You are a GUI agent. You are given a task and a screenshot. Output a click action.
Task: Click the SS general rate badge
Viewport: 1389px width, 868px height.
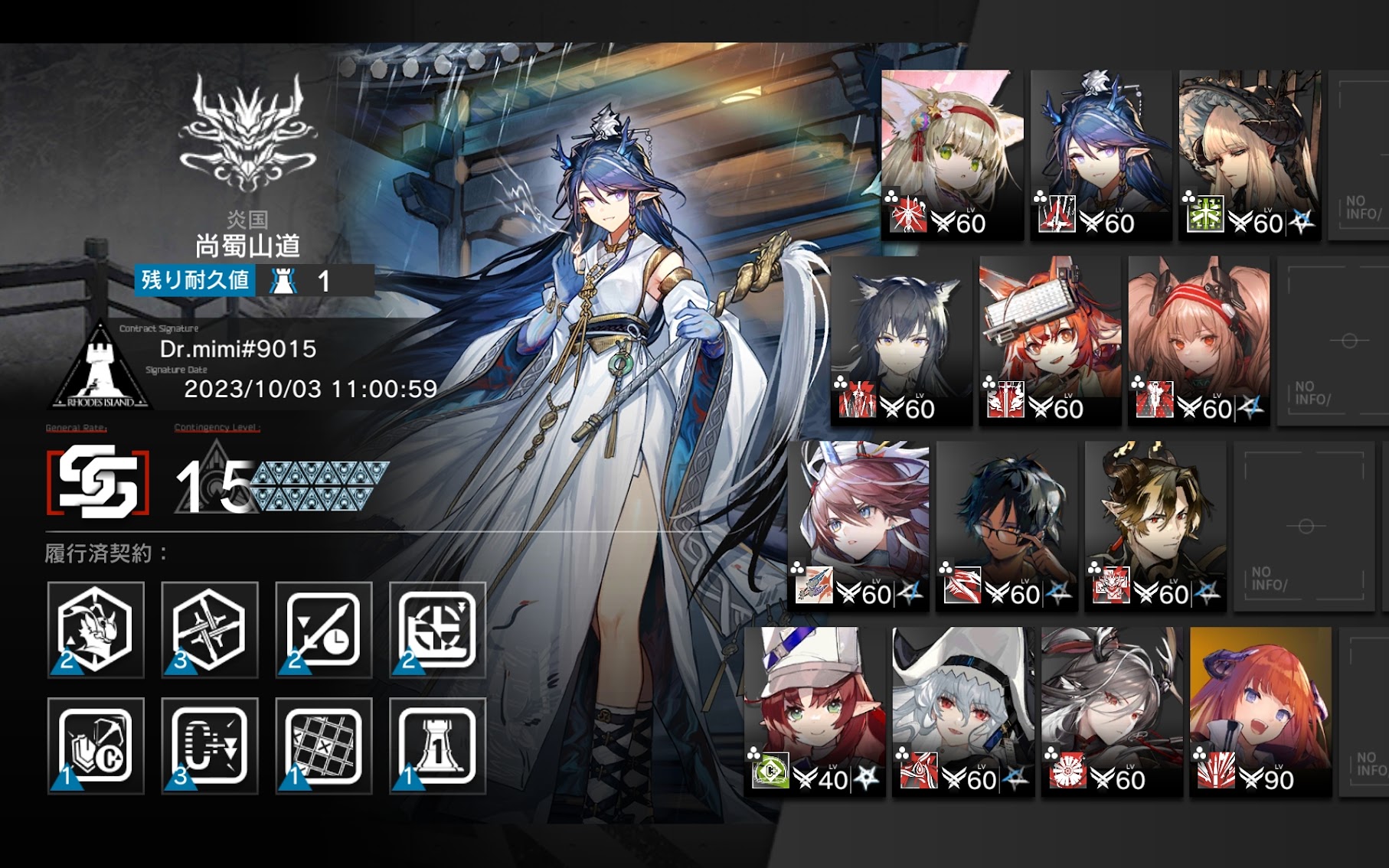[98, 482]
